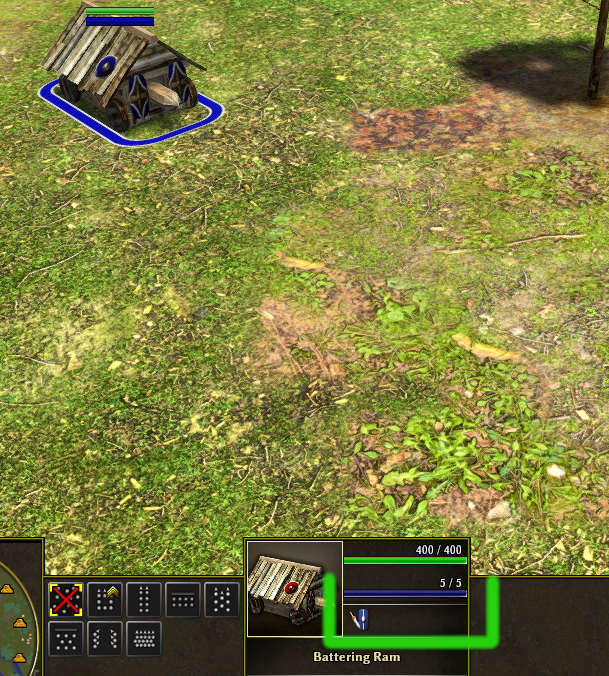Click the Battering Ram portrait
Viewport: 609px width, 676px height.
pyautogui.click(x=294, y=590)
